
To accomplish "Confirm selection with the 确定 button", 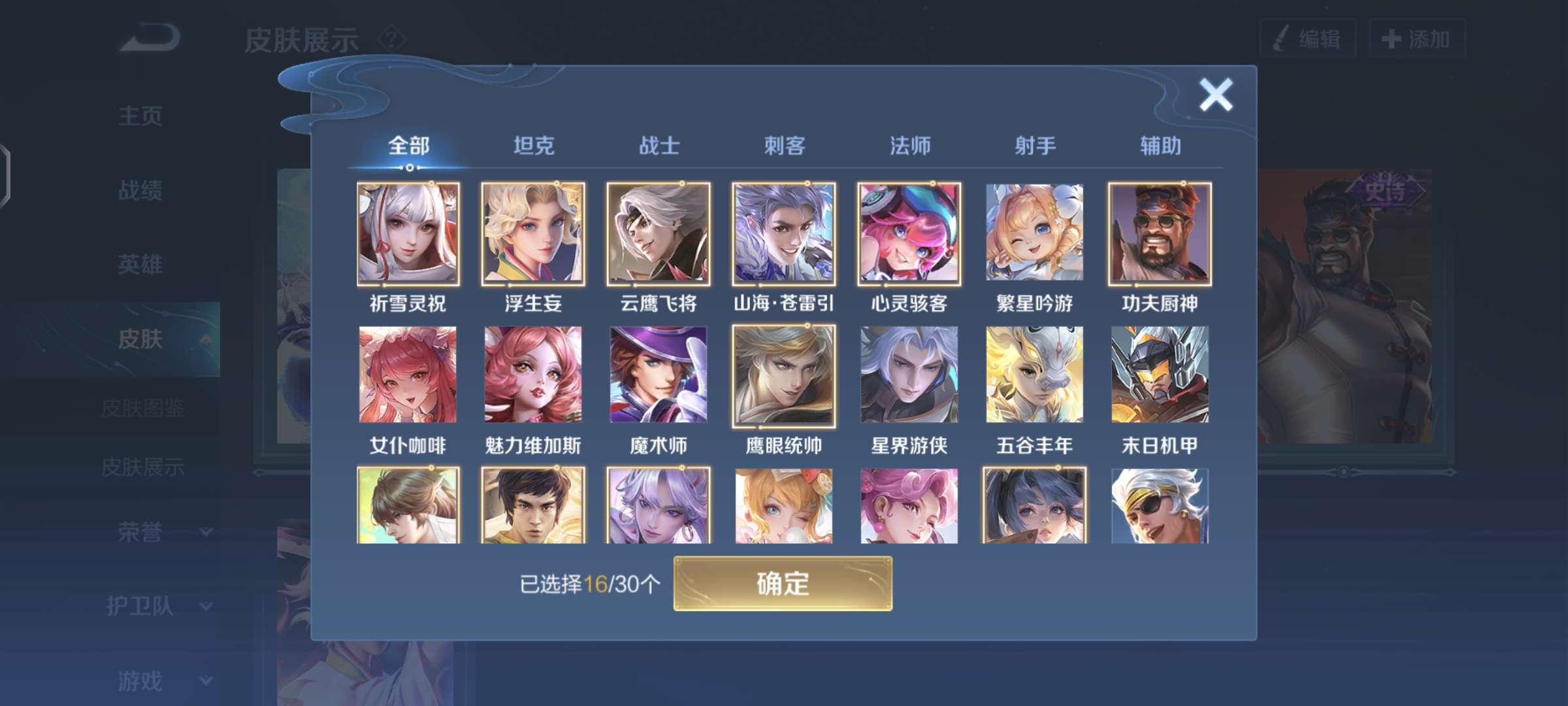I will coord(783,585).
